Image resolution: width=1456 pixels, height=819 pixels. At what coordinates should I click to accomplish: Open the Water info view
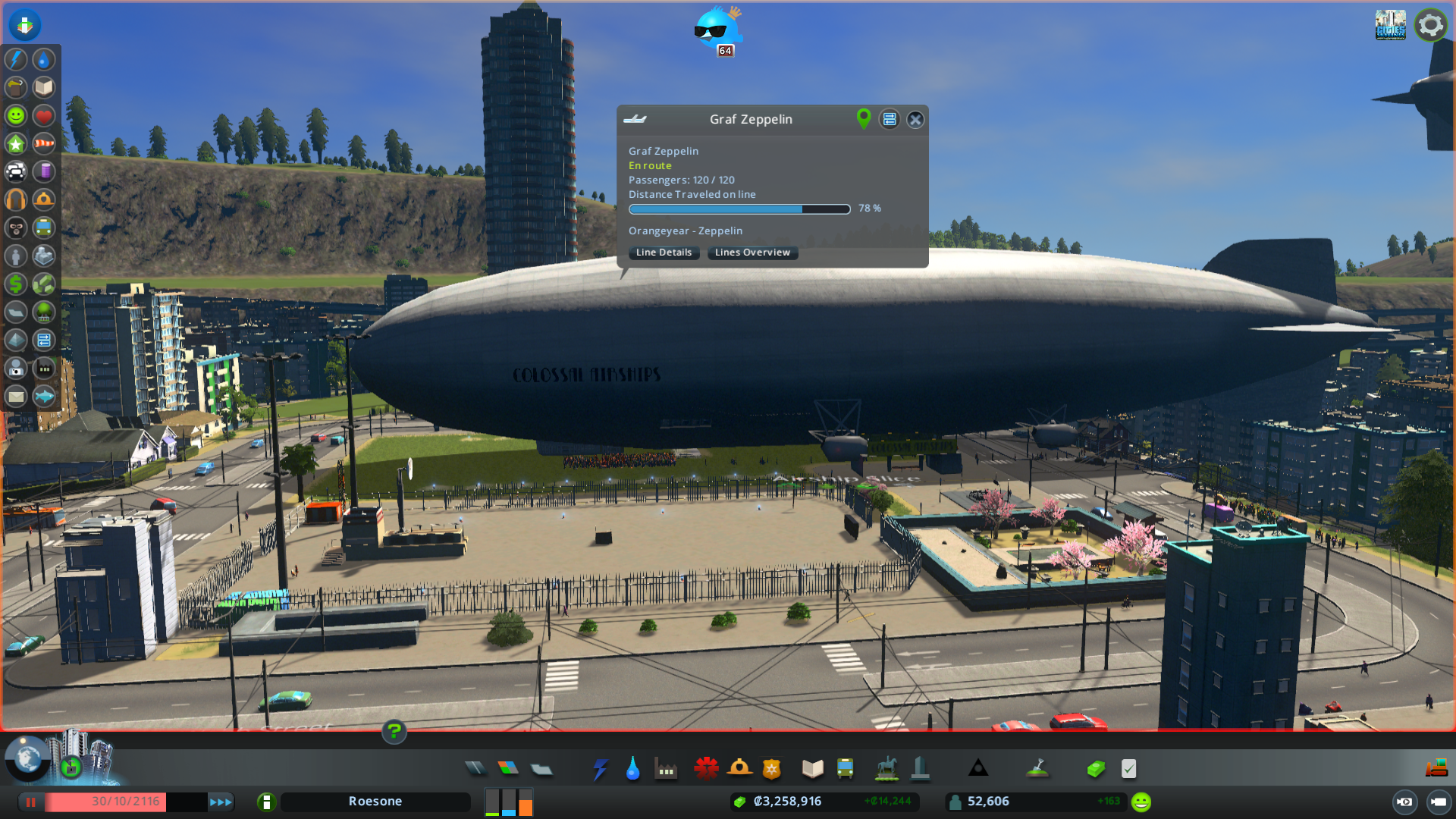(x=44, y=58)
